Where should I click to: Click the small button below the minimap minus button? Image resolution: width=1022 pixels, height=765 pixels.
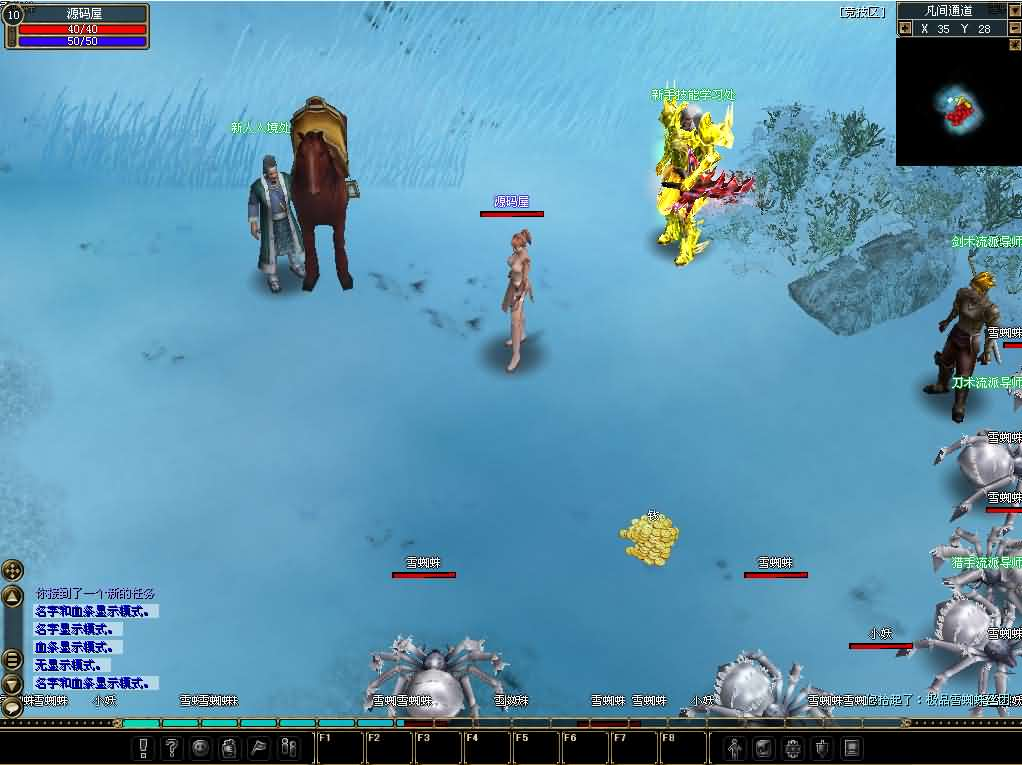1014,46
